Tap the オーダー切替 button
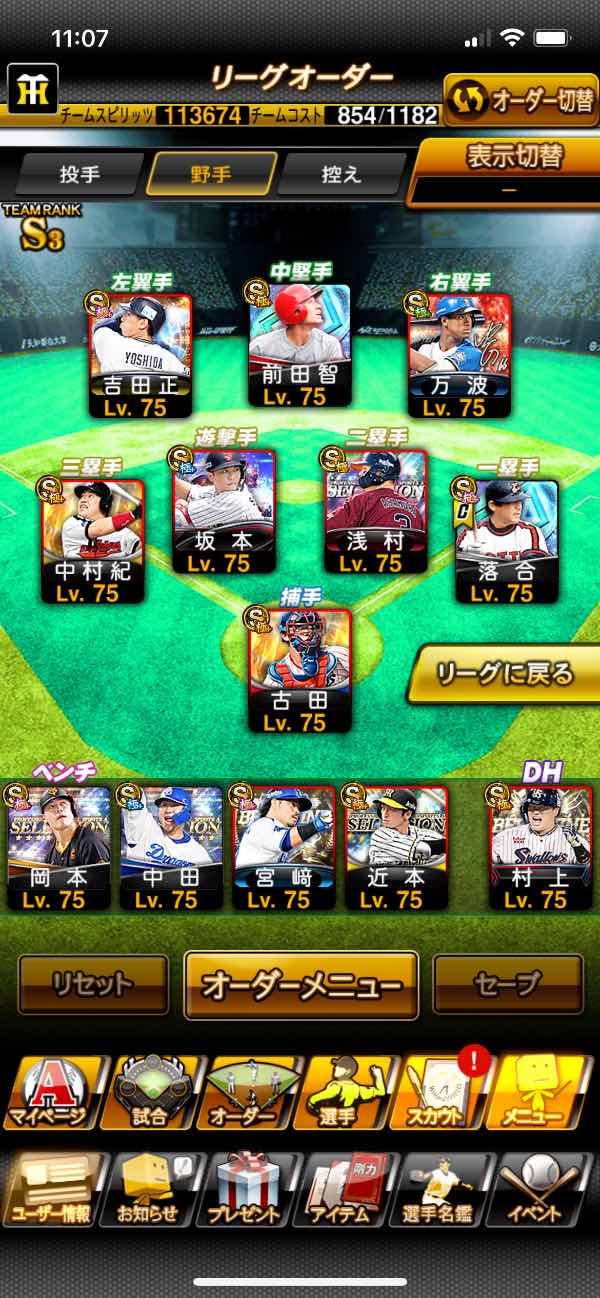Image resolution: width=600 pixels, height=1298 pixels. point(520,100)
